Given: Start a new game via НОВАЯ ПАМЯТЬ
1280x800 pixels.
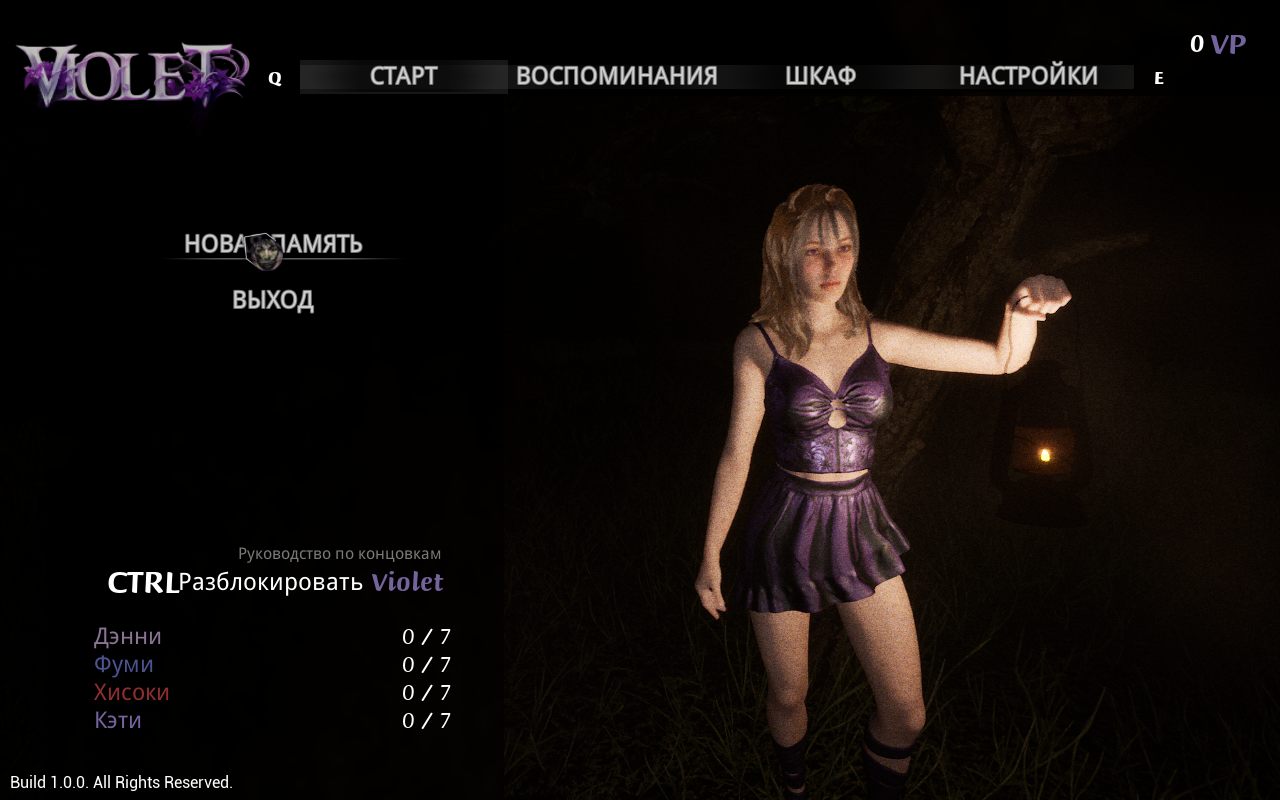Looking at the screenshot, I should tap(272, 243).
